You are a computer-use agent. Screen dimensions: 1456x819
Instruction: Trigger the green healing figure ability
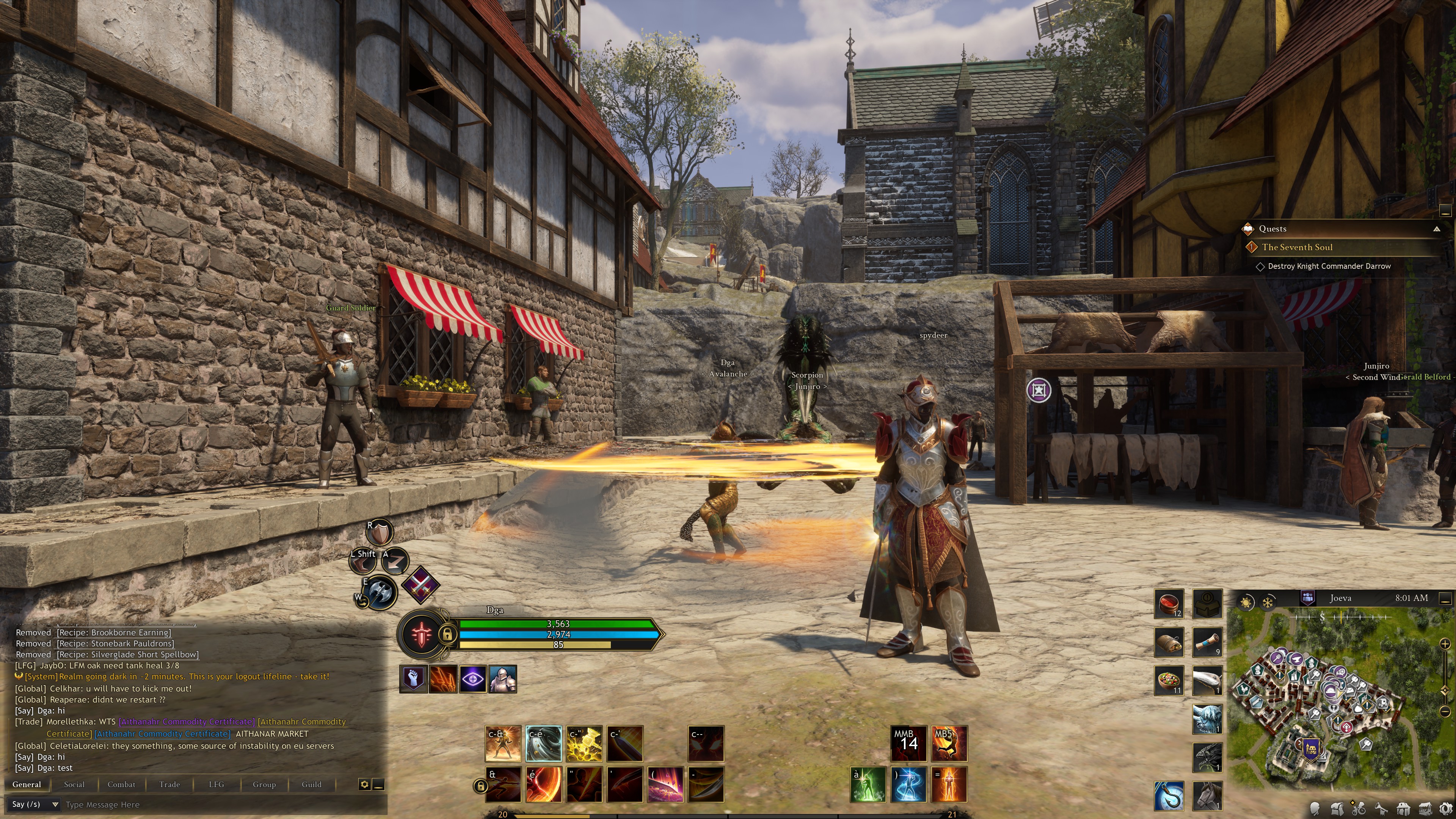click(868, 784)
